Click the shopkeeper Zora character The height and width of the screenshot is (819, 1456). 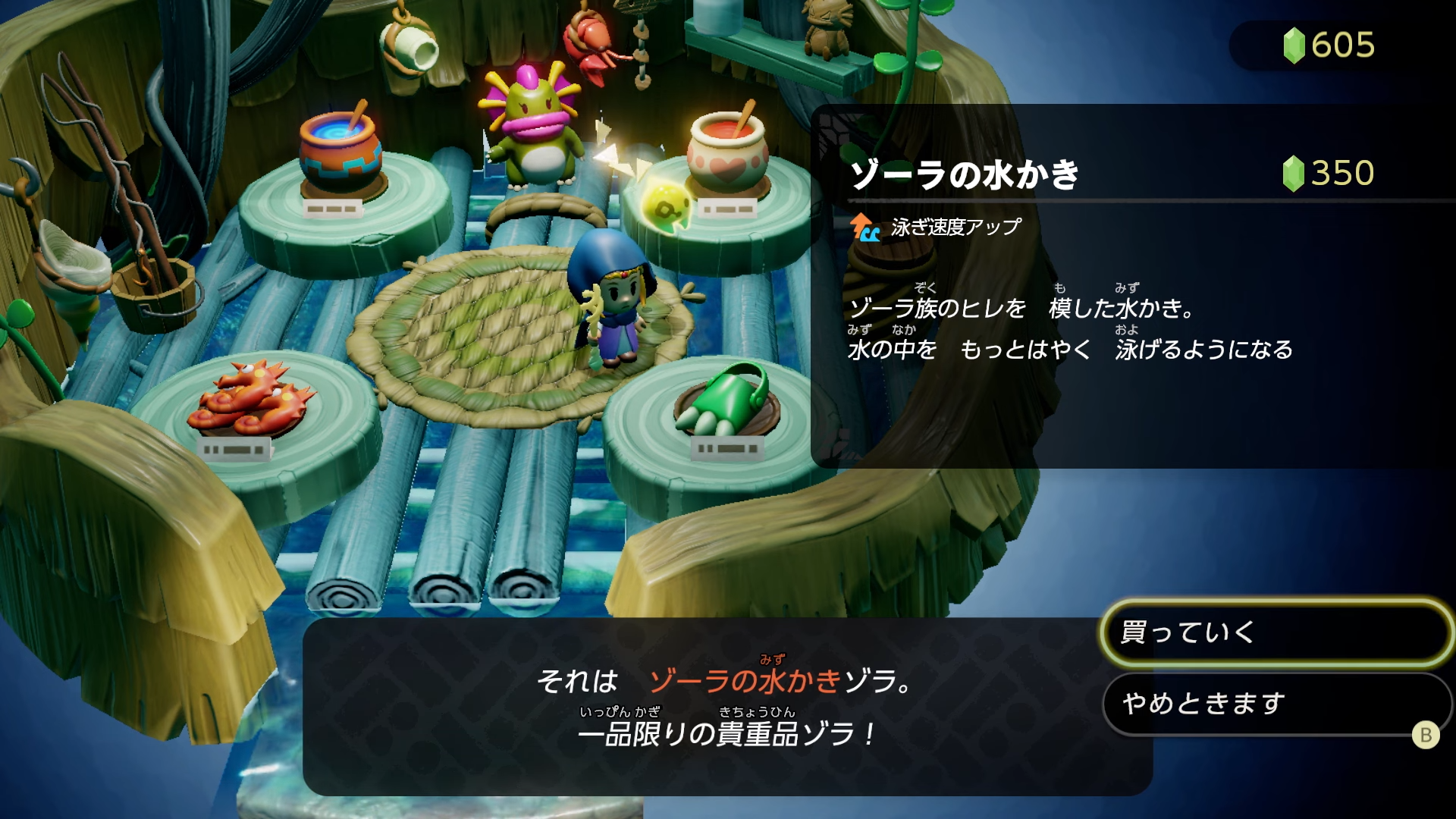pyautogui.click(x=535, y=133)
